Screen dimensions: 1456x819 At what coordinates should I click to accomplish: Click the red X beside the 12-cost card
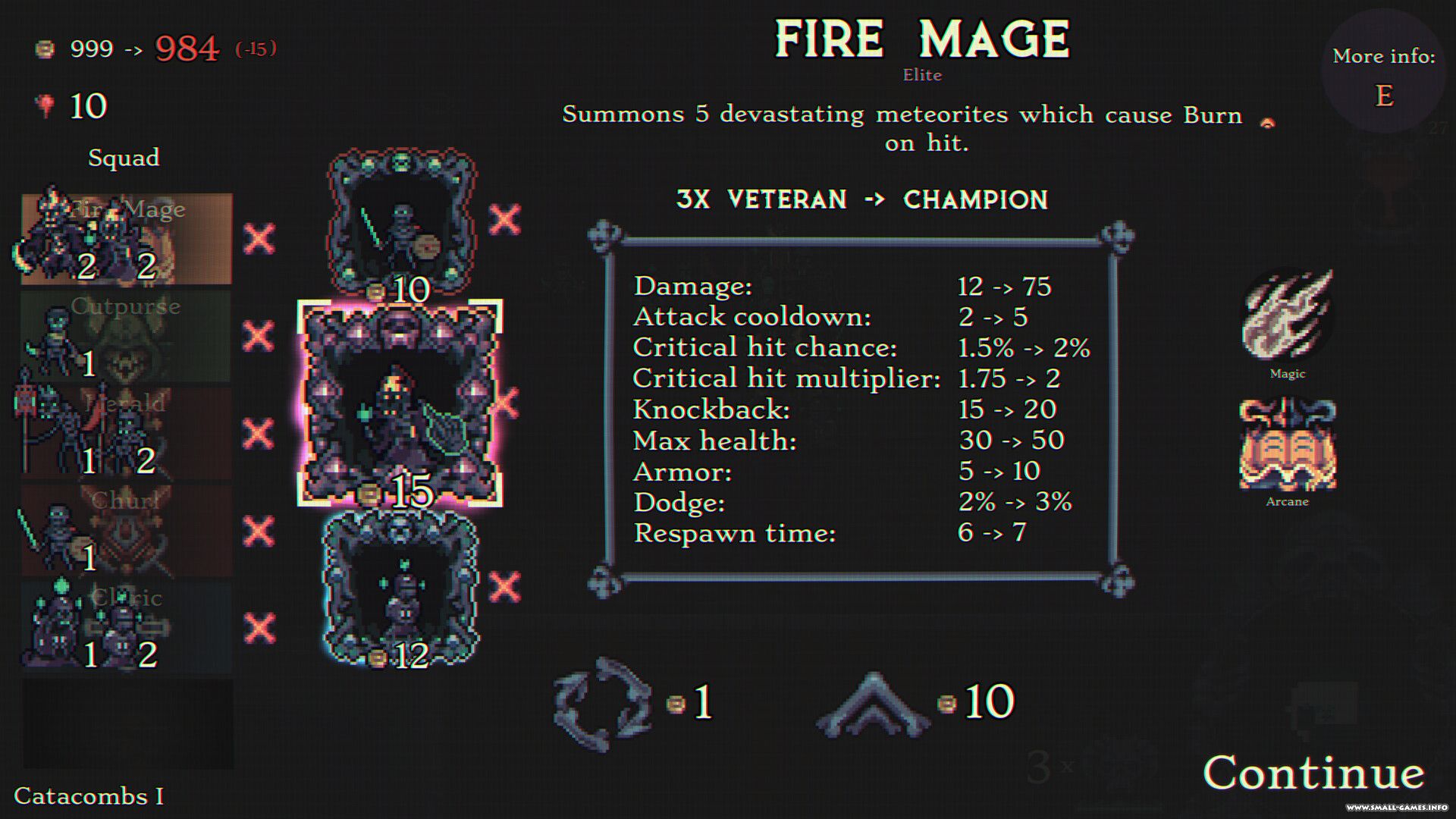point(505,587)
